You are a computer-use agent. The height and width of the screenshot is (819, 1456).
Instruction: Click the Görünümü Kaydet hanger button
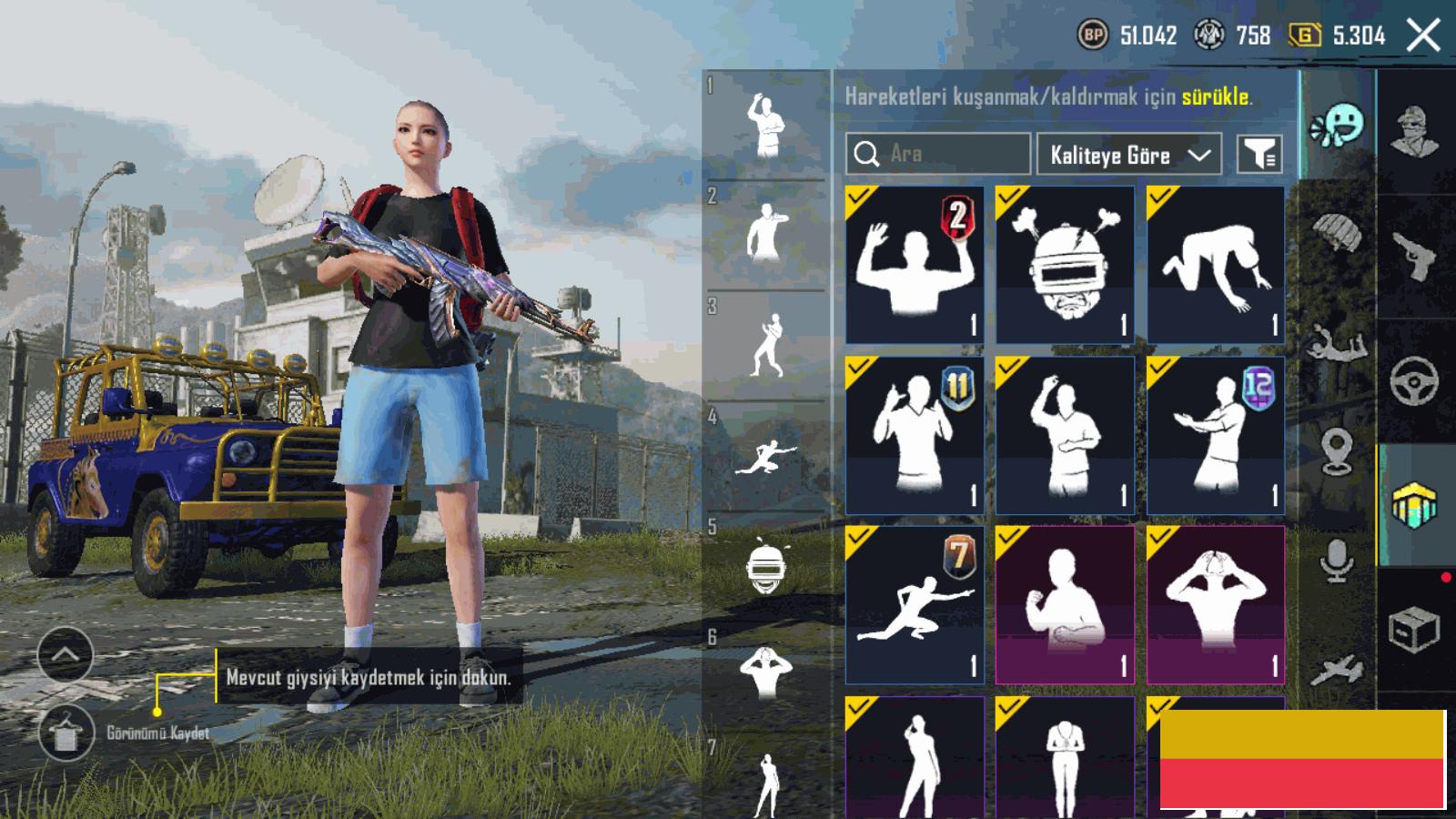click(66, 733)
